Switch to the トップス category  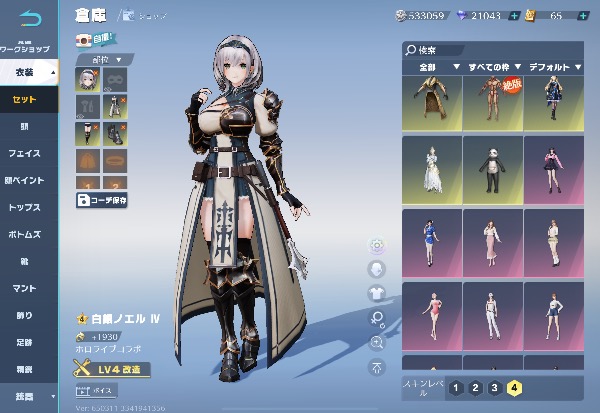click(28, 207)
